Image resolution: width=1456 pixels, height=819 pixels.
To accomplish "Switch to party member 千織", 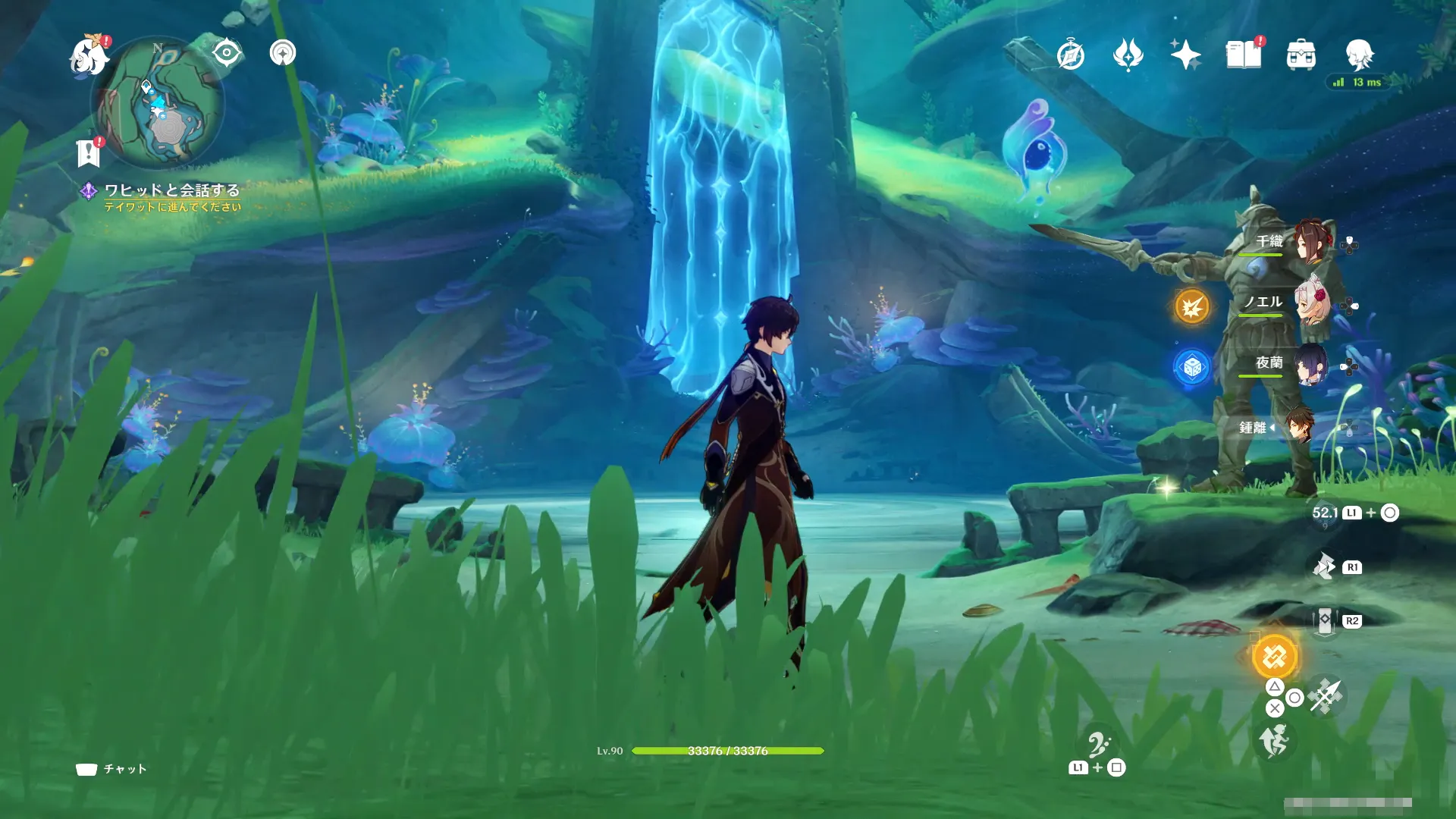I will (1309, 243).
